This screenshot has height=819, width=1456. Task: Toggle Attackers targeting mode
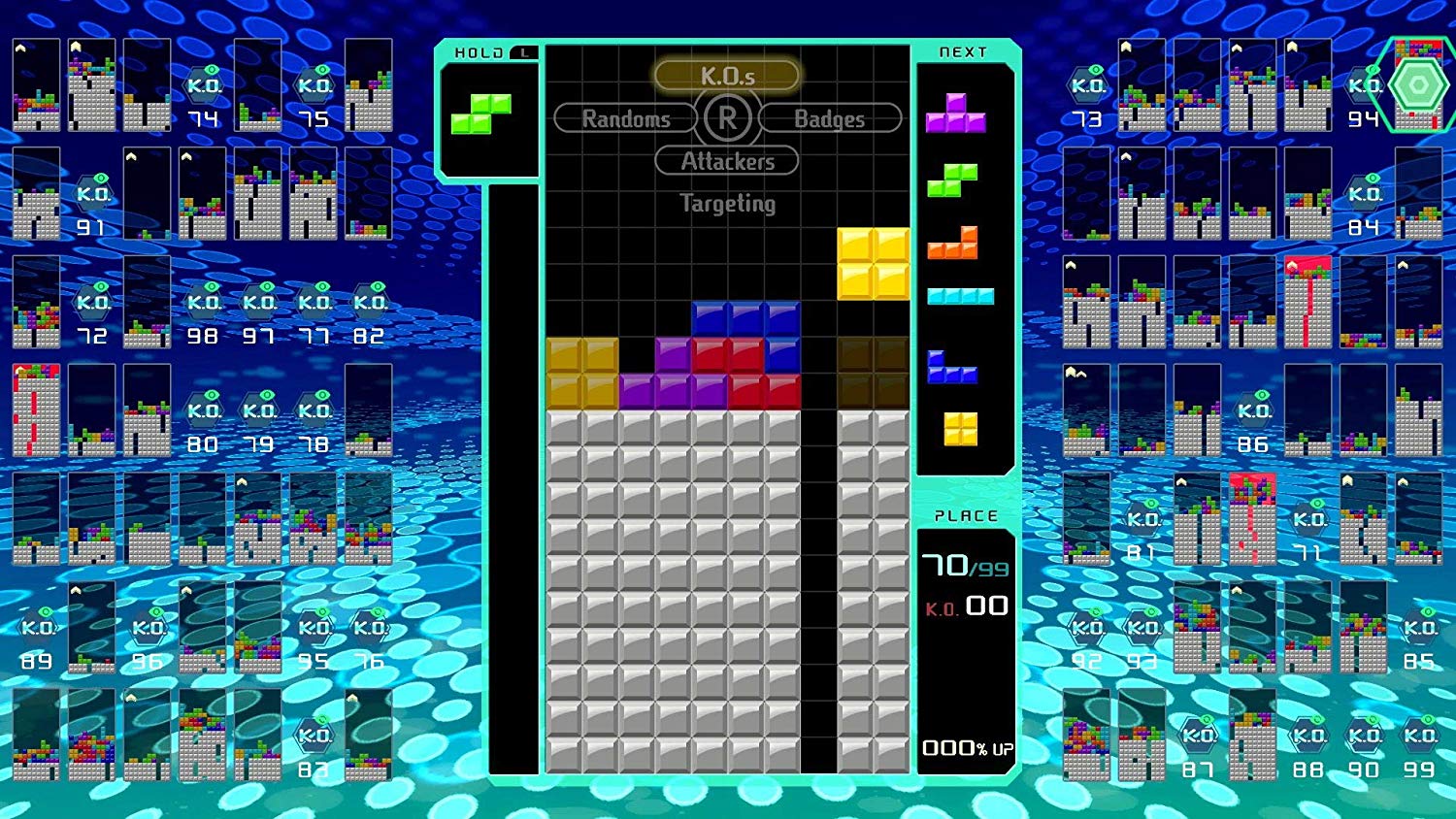pos(726,161)
